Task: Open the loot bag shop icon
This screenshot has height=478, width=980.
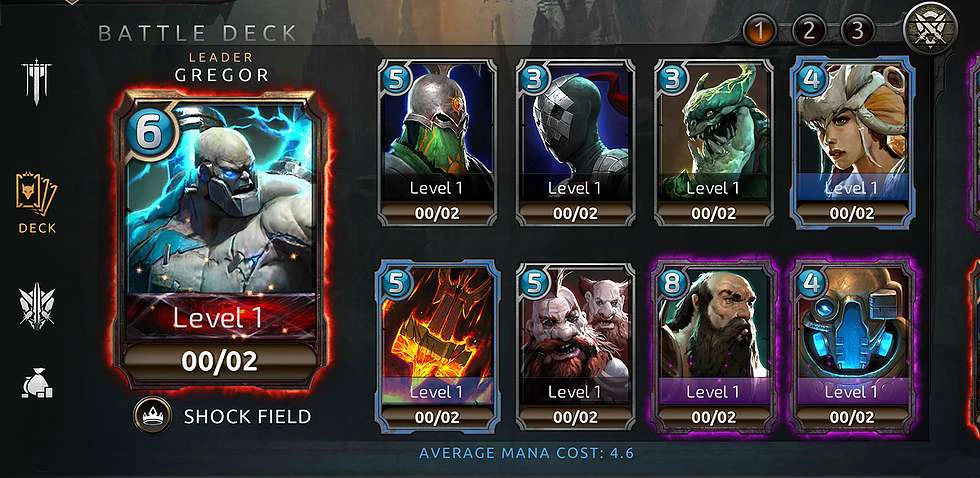Action: 37,384
